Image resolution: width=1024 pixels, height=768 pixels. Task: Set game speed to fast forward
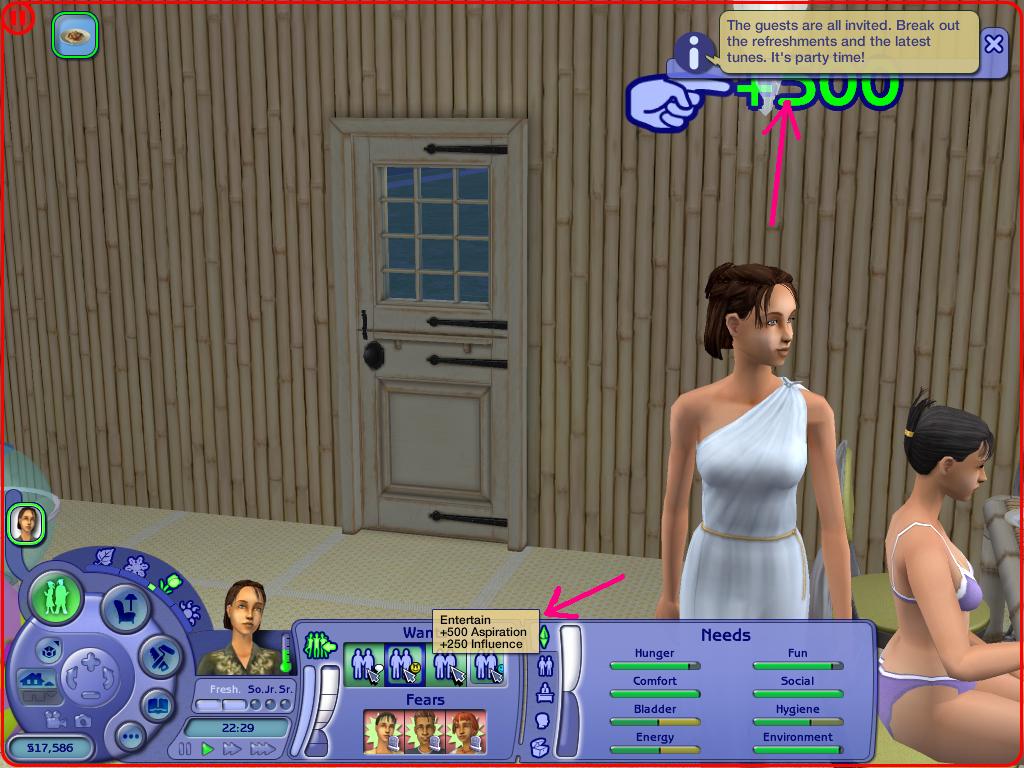pyautogui.click(x=232, y=748)
